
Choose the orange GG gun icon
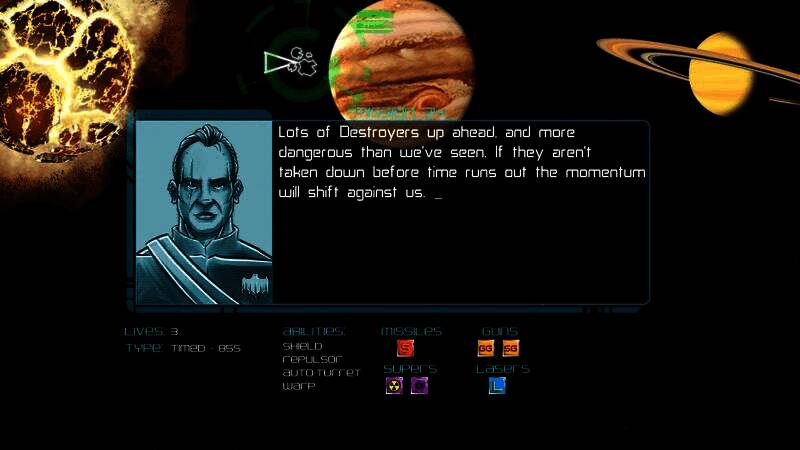[486, 348]
